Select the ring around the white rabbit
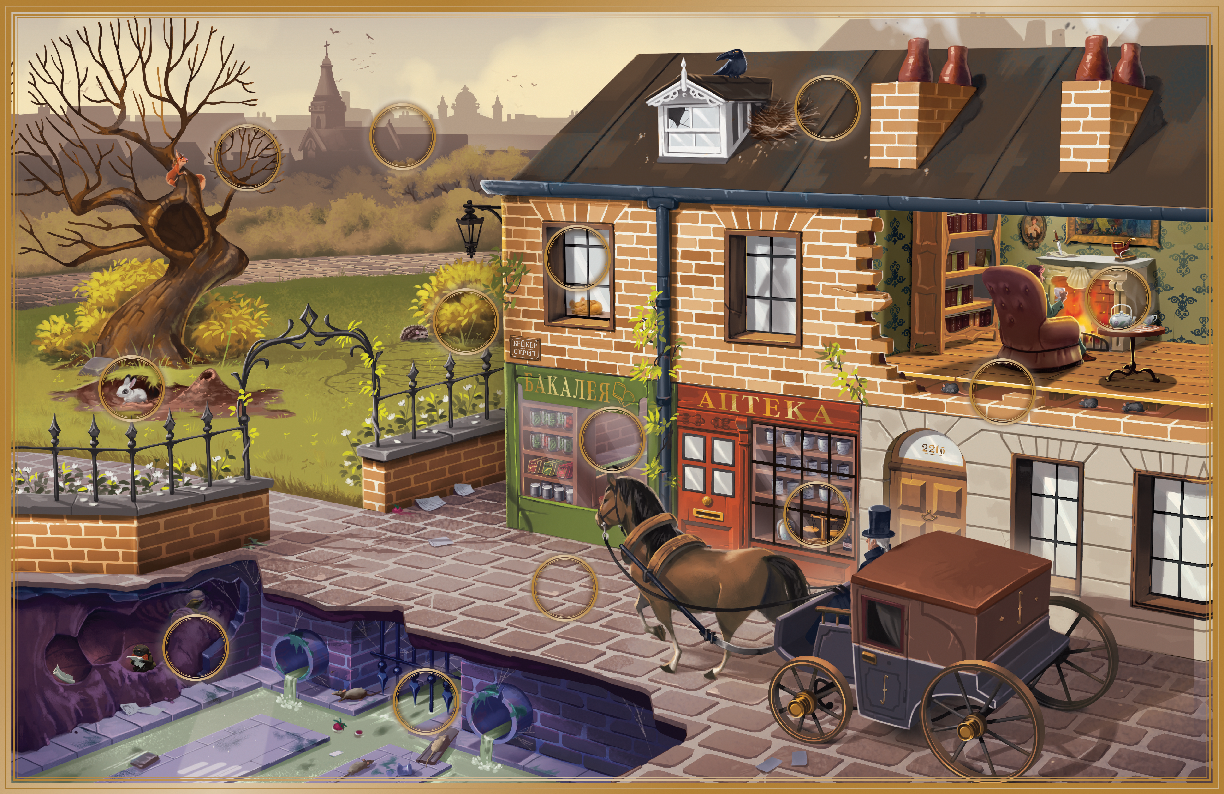Screen dimensions: 1224x794 (x=131, y=387)
